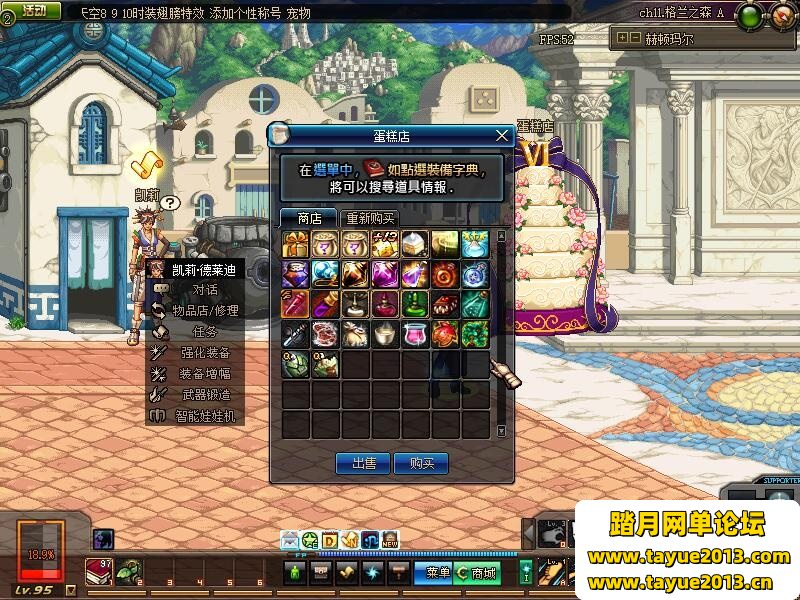Select the 武器锻造 option
The width and height of the screenshot is (800, 600).
205,394
